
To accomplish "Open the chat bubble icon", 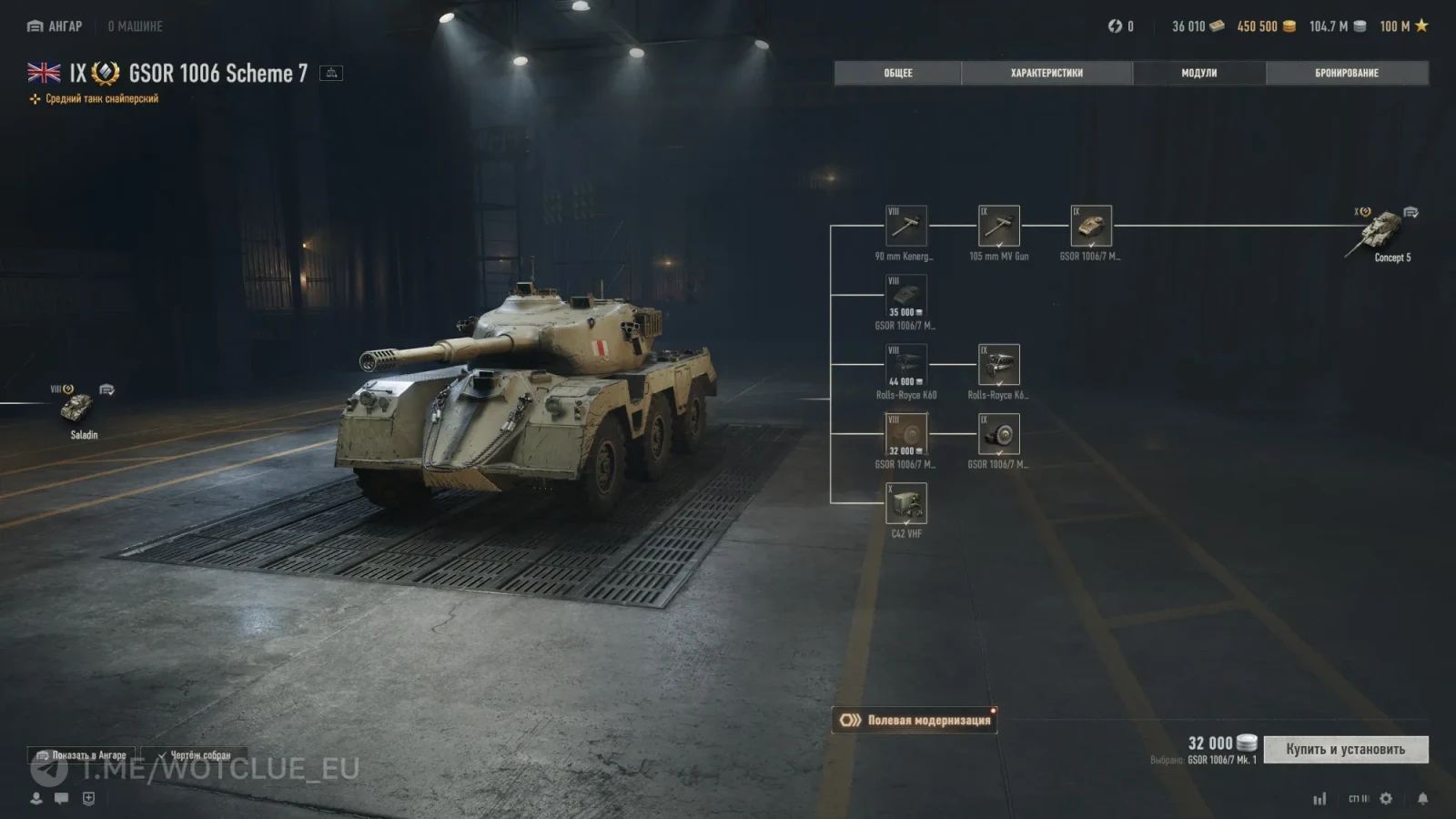I will point(62,798).
